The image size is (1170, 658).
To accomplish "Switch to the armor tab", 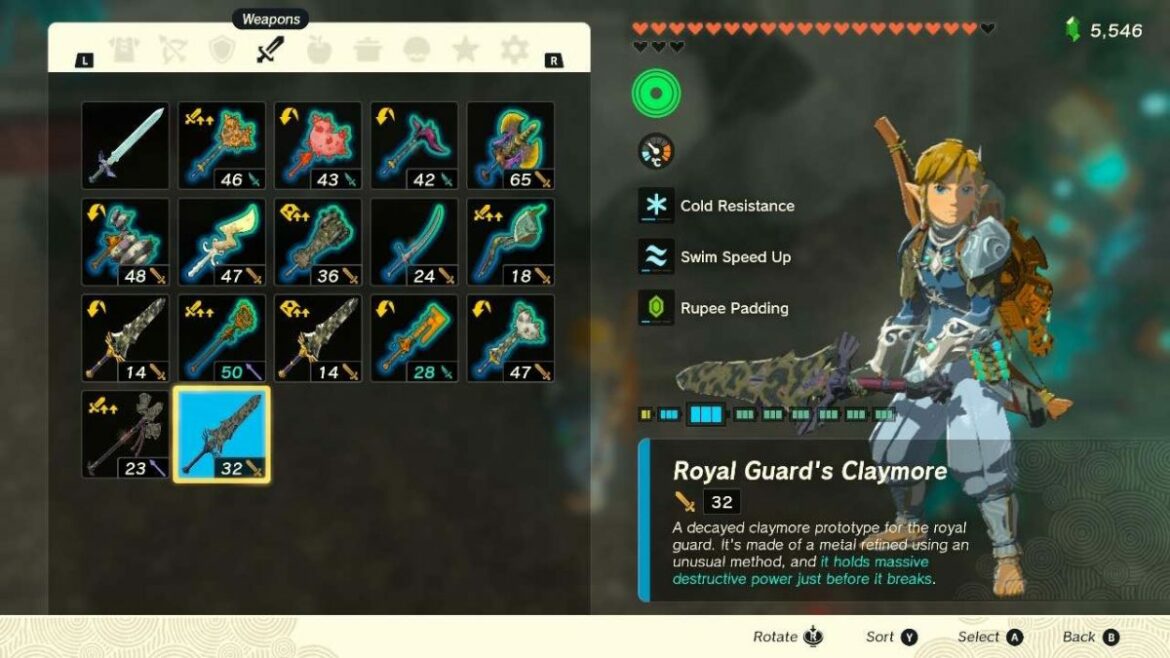I will tap(123, 50).
